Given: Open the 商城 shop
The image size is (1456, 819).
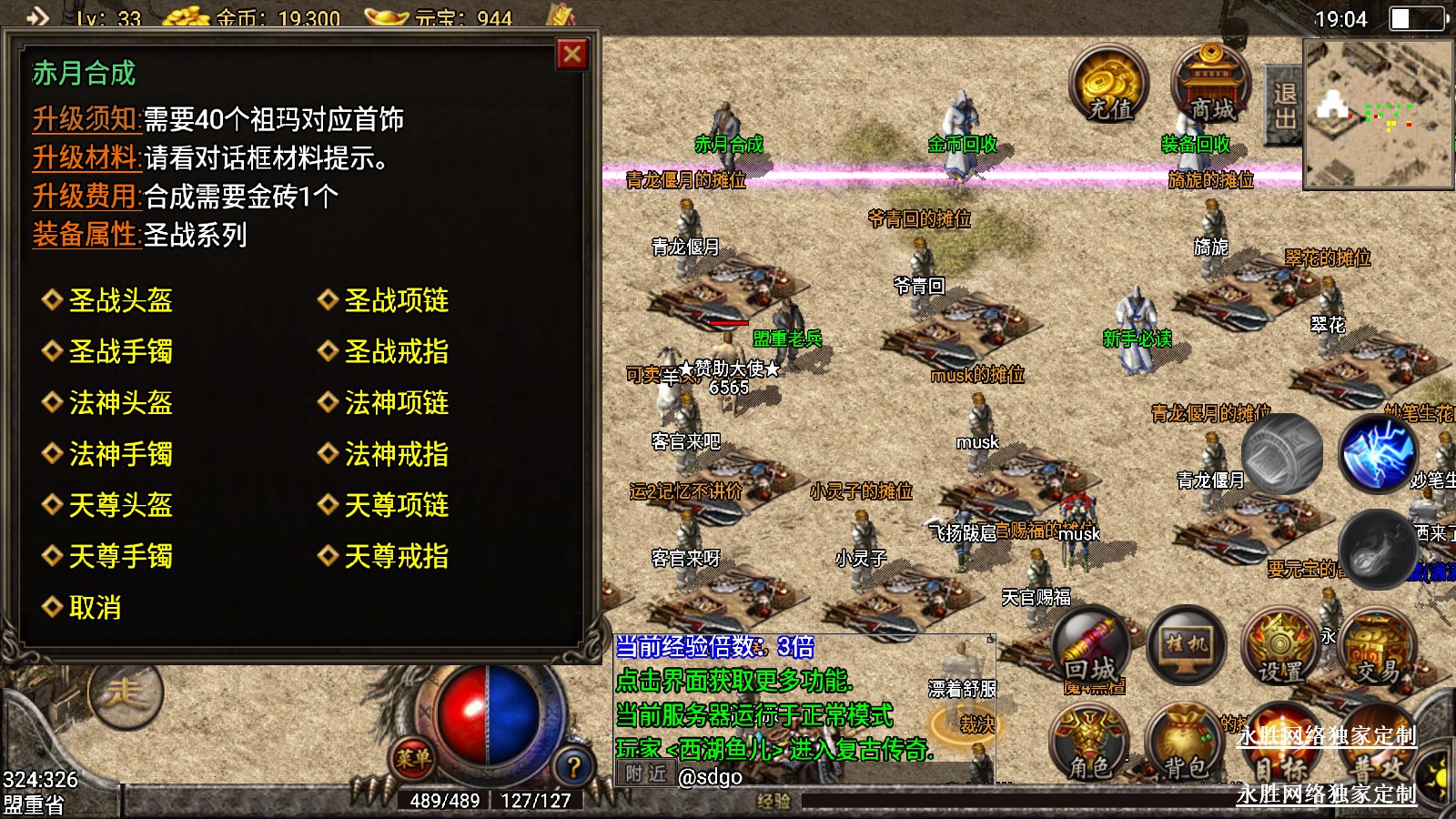Looking at the screenshot, I should pyautogui.click(x=1210, y=85).
